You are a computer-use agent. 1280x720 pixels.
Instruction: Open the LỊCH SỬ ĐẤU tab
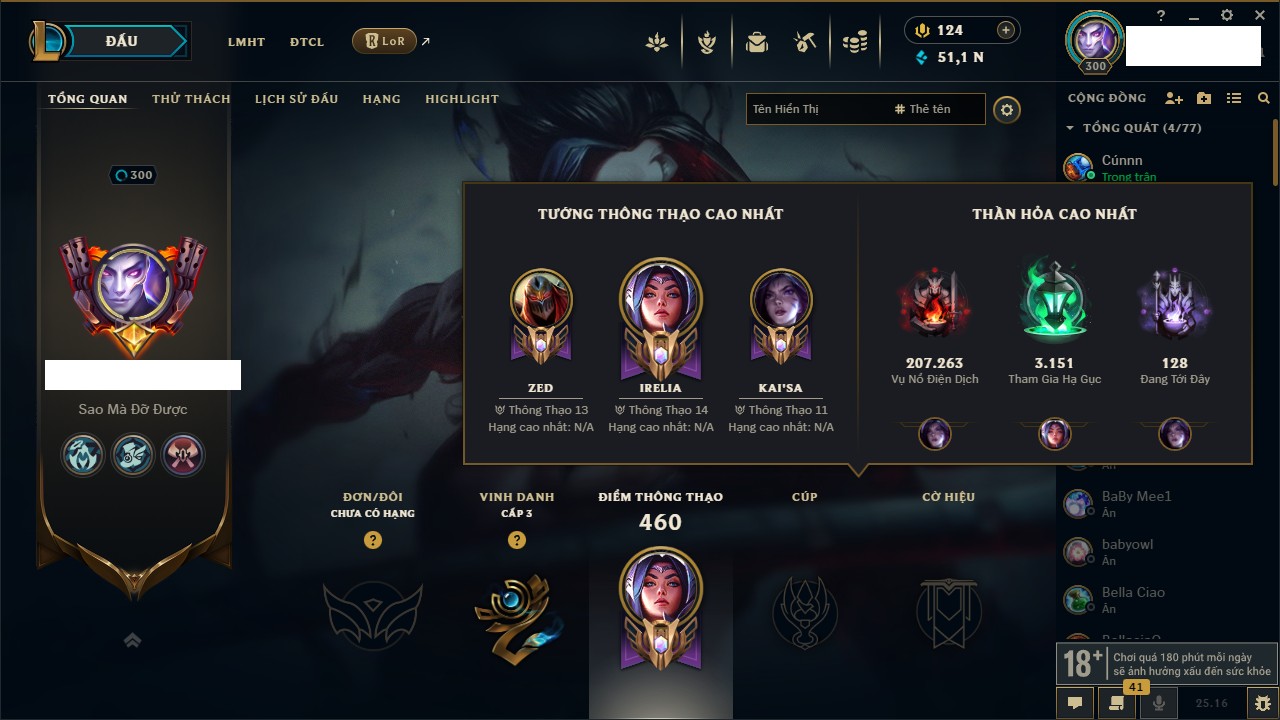296,99
